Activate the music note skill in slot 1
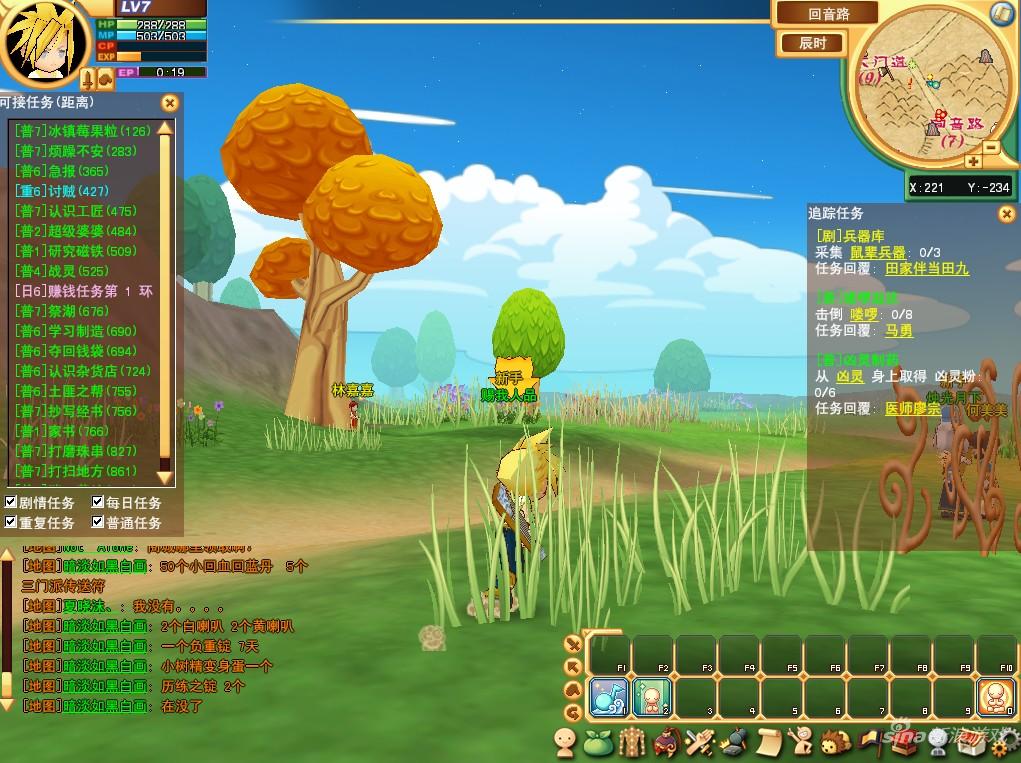Image resolution: width=1021 pixels, height=763 pixels. point(608,697)
